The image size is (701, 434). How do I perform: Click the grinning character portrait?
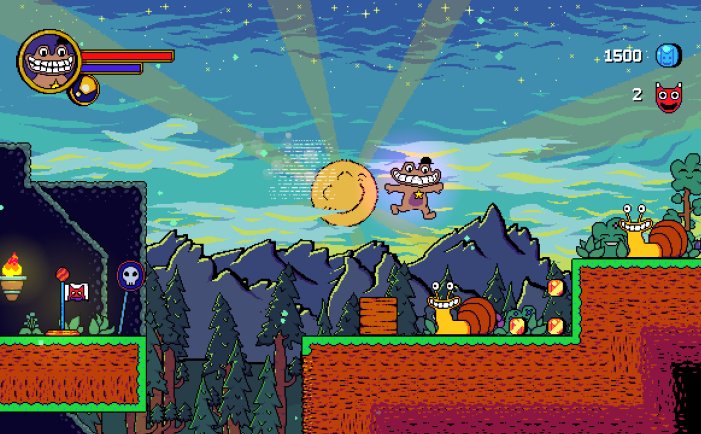click(x=48, y=59)
